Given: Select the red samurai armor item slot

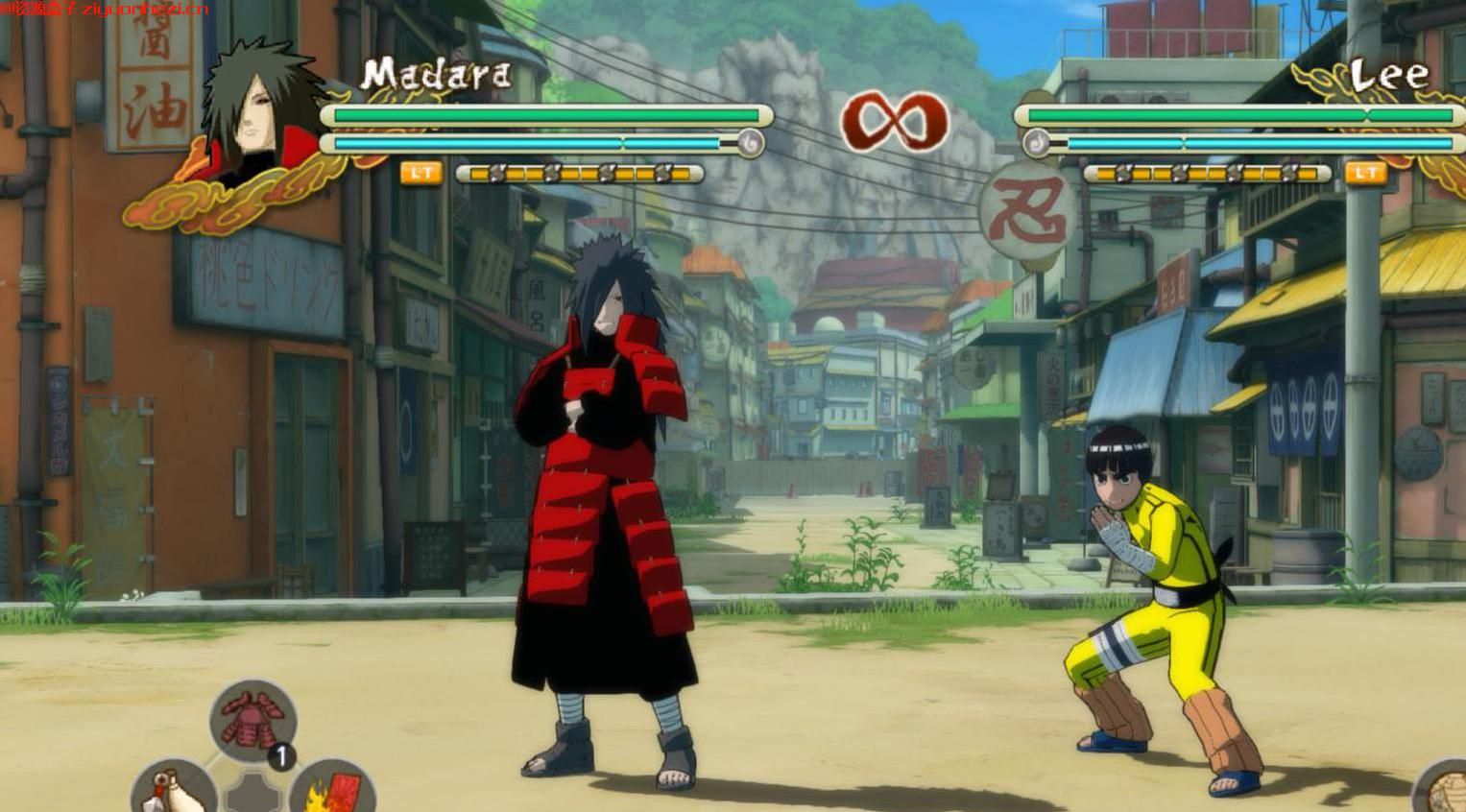Looking at the screenshot, I should [x=252, y=721].
